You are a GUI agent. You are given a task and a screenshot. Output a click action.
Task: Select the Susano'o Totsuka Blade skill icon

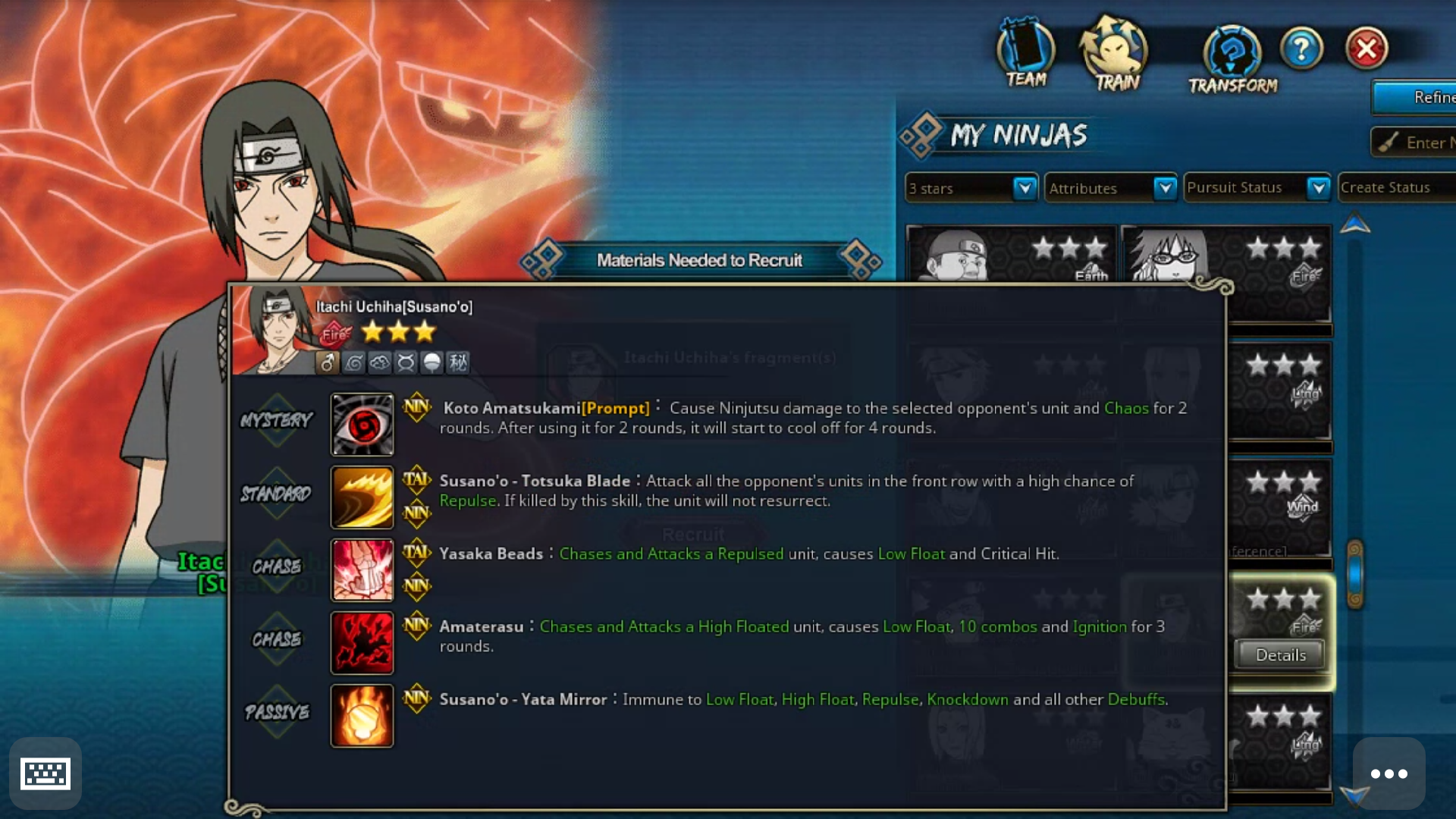(x=362, y=497)
